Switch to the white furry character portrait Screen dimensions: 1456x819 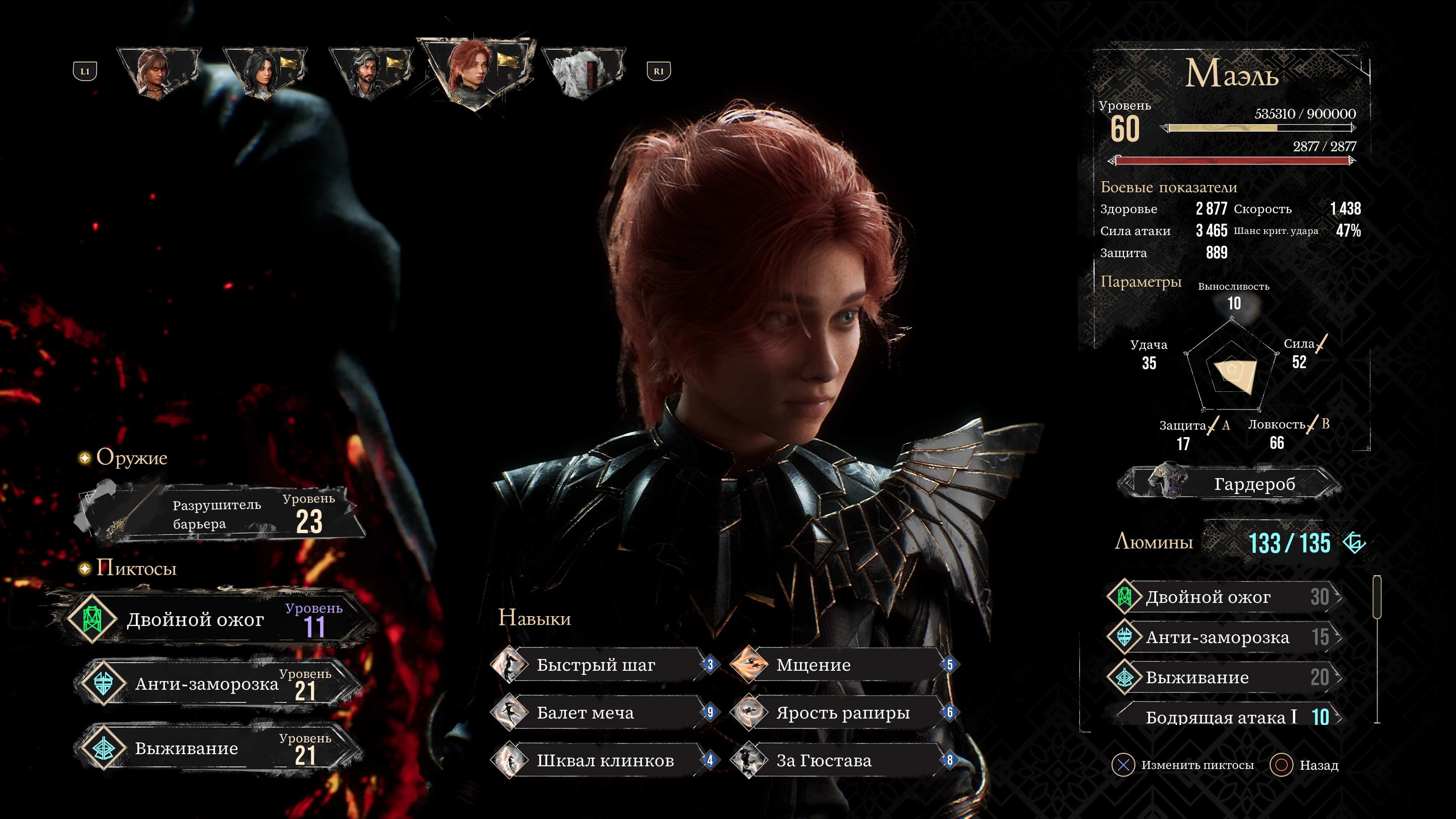pos(582,72)
